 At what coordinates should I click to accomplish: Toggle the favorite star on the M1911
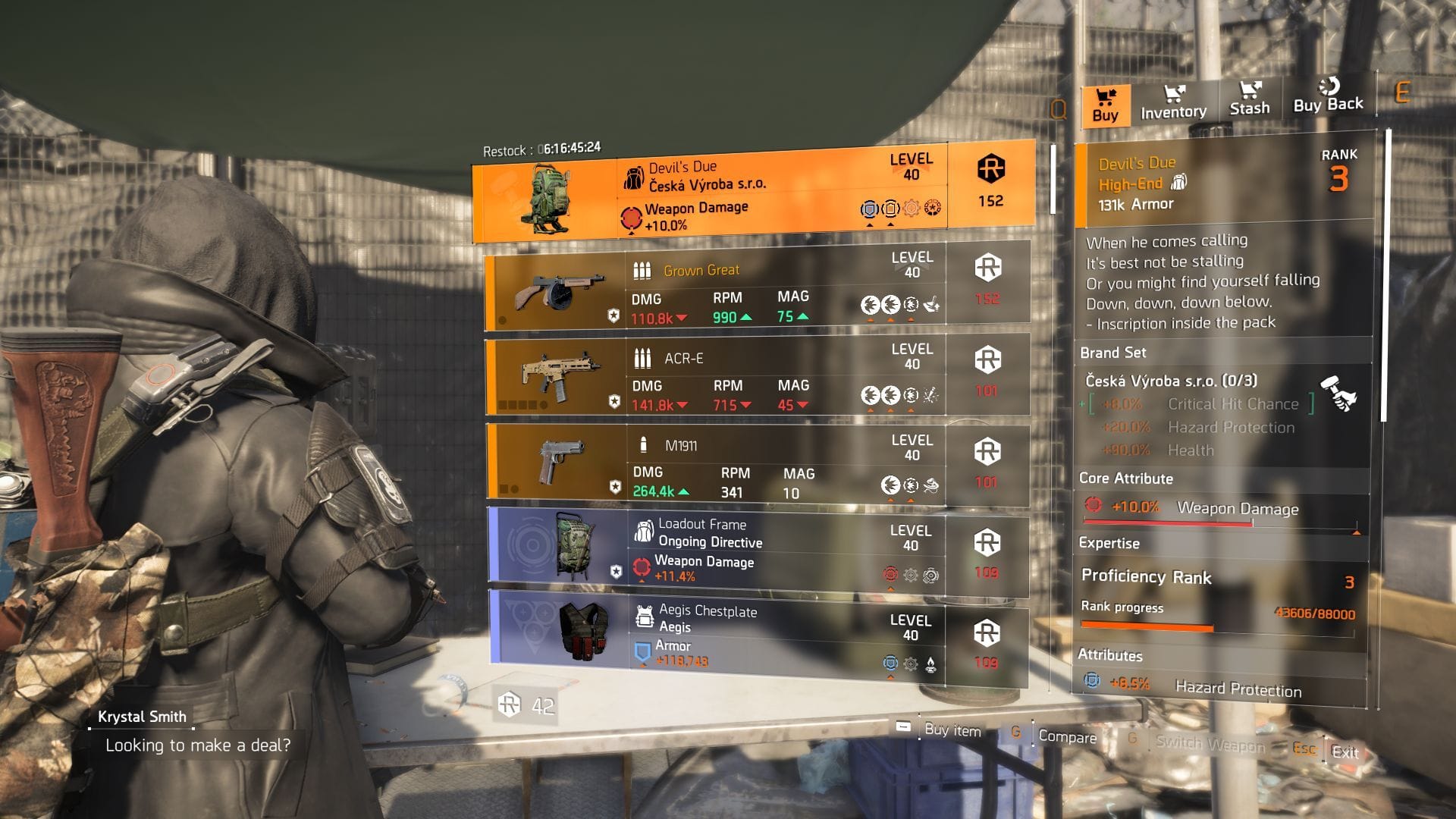pyautogui.click(x=616, y=487)
